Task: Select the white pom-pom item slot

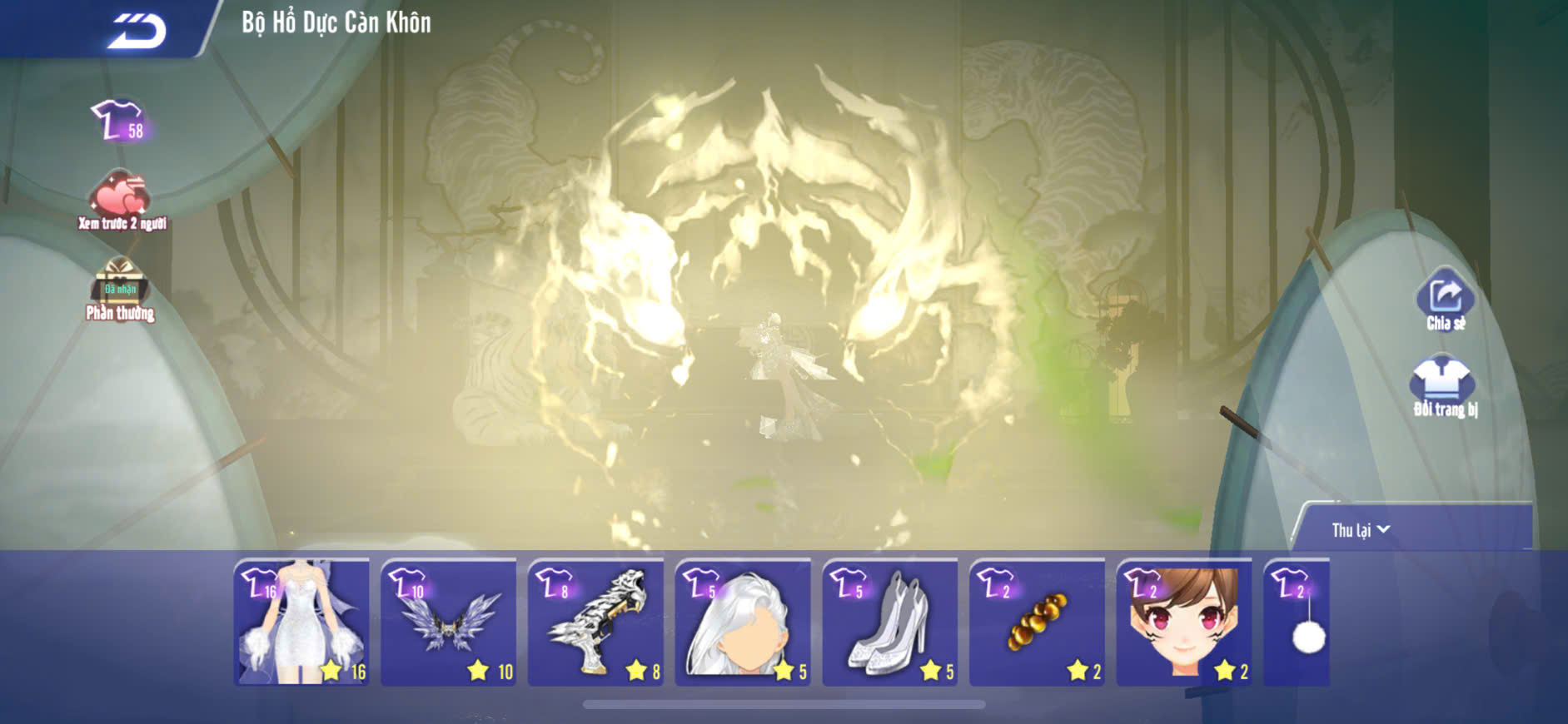Action: [x=1297, y=622]
